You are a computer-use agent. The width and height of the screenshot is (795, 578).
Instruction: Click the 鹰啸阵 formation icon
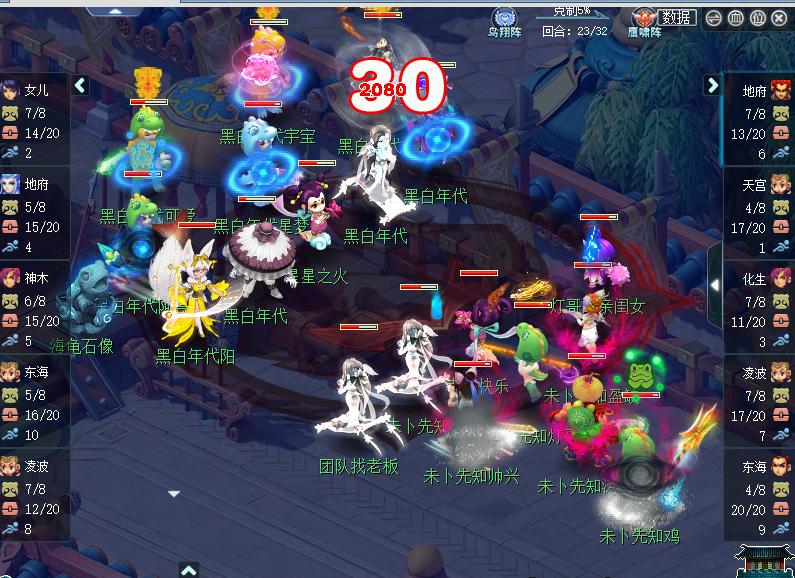[644, 18]
